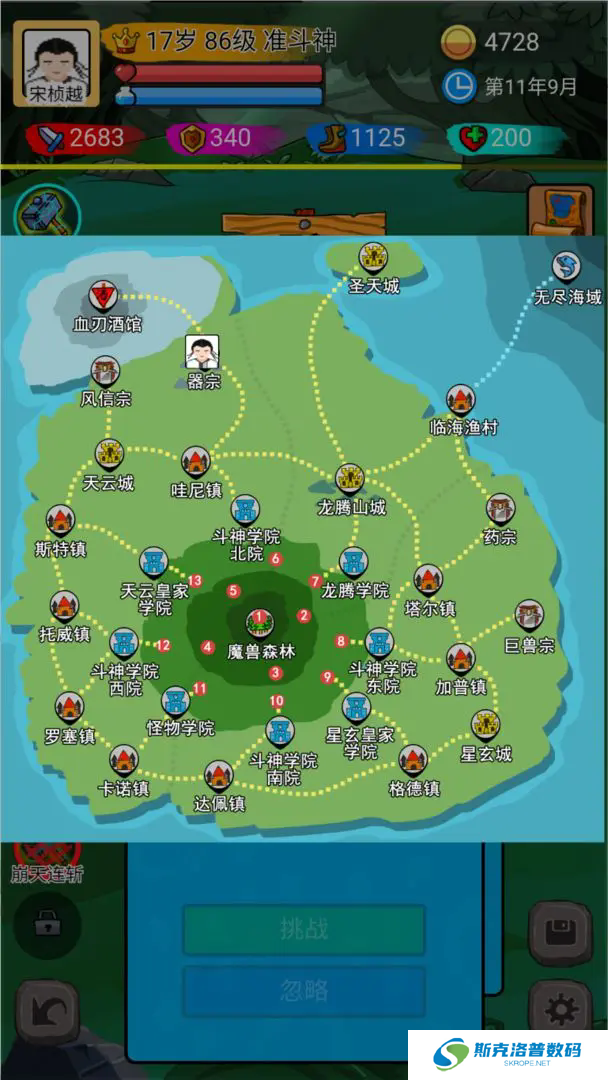This screenshot has height=1080, width=608.
Task: Travel to 圣天城 on the map
Action: (373, 259)
